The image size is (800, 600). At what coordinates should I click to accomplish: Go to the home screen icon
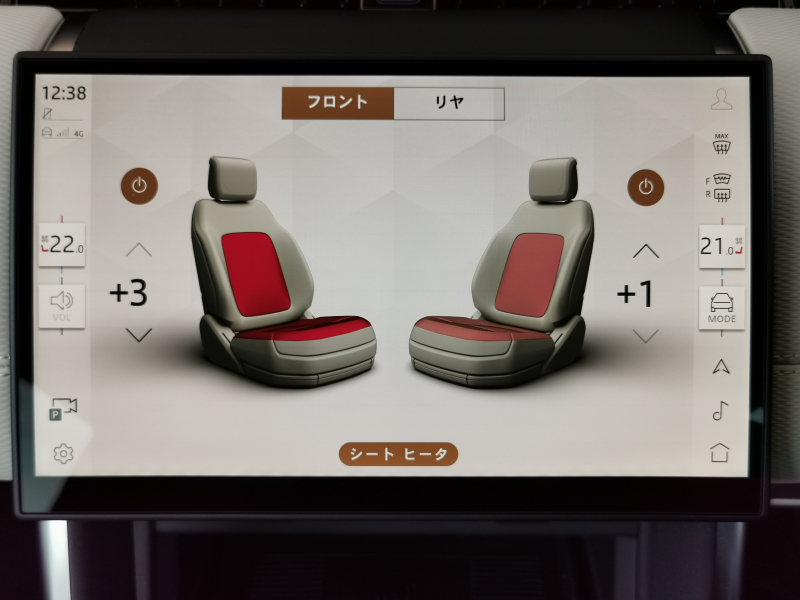[720, 452]
